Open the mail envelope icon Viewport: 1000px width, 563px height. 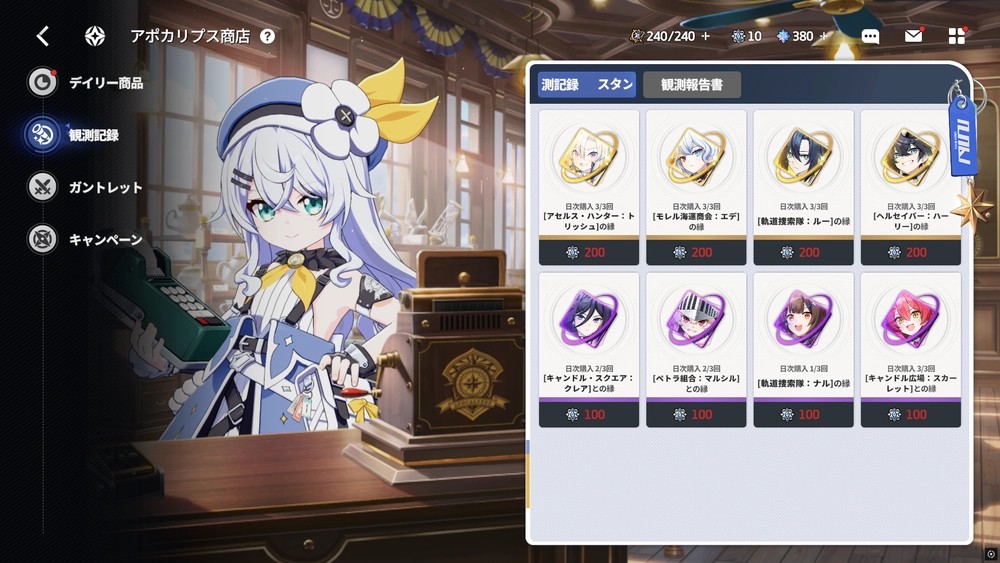pyautogui.click(x=913, y=37)
